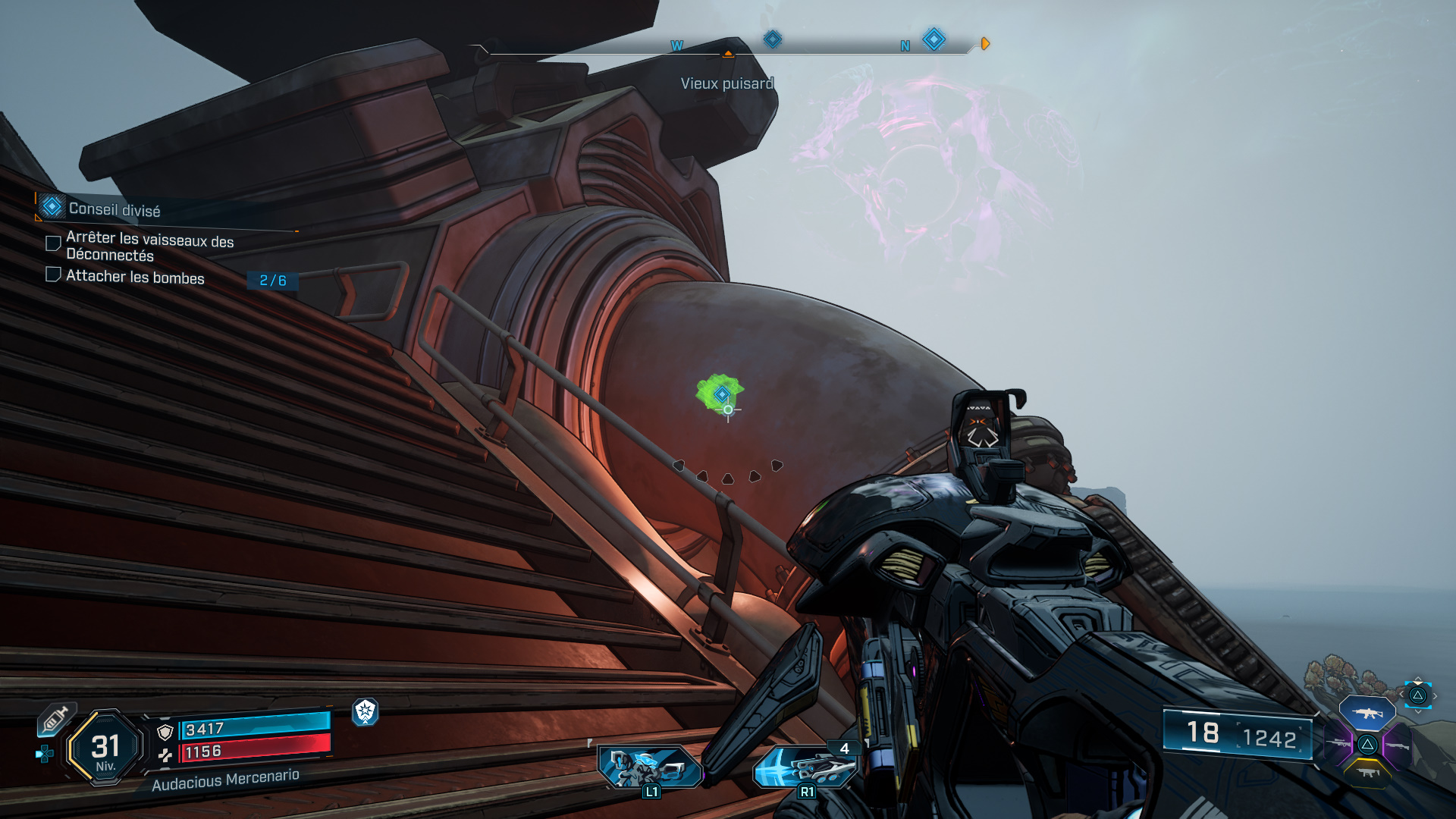Viewport: 1456px width, 819px height.
Task: Use the blue-flash launcher ordnance ability
Action: [x=805, y=767]
